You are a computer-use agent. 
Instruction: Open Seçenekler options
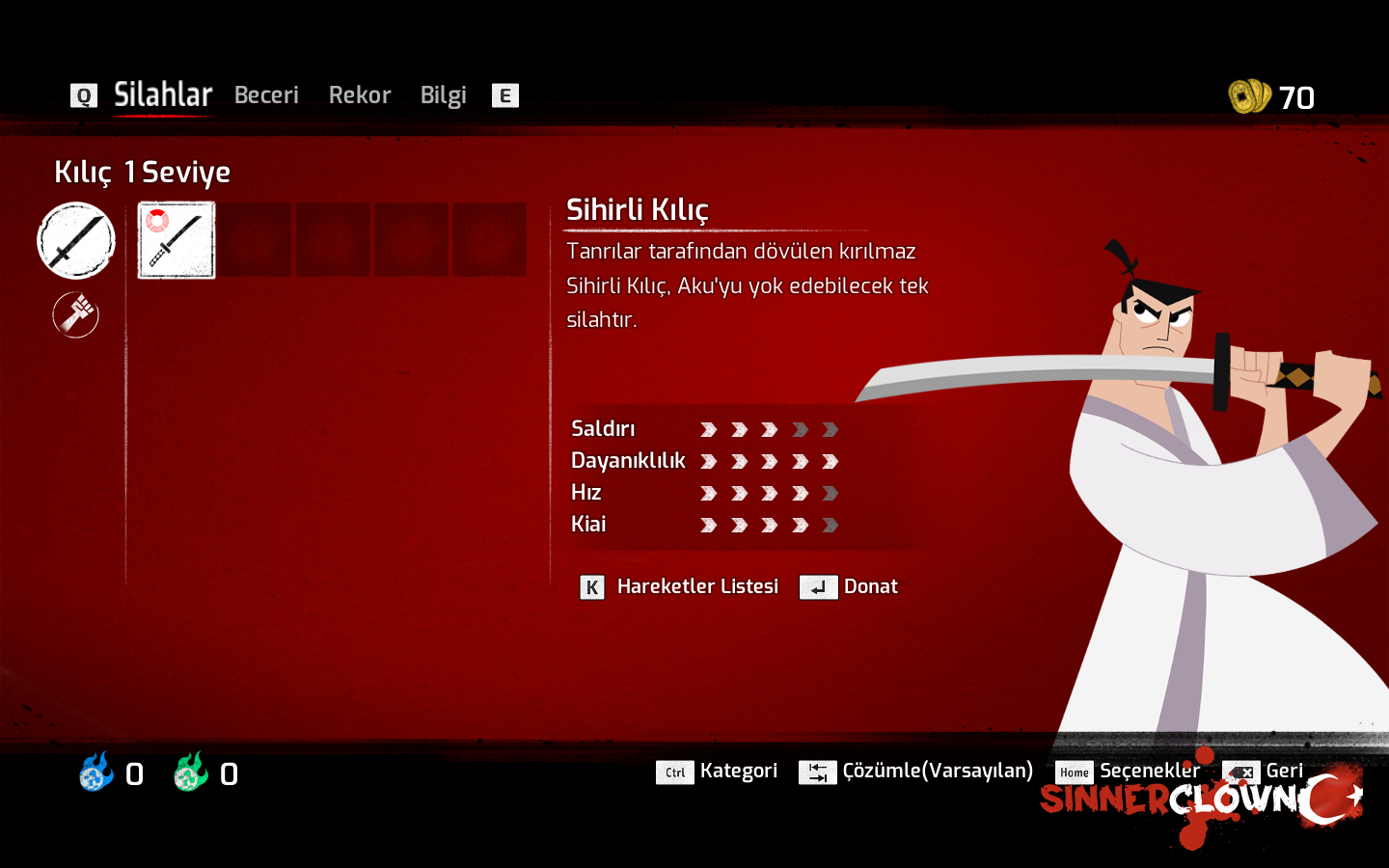tap(1149, 771)
